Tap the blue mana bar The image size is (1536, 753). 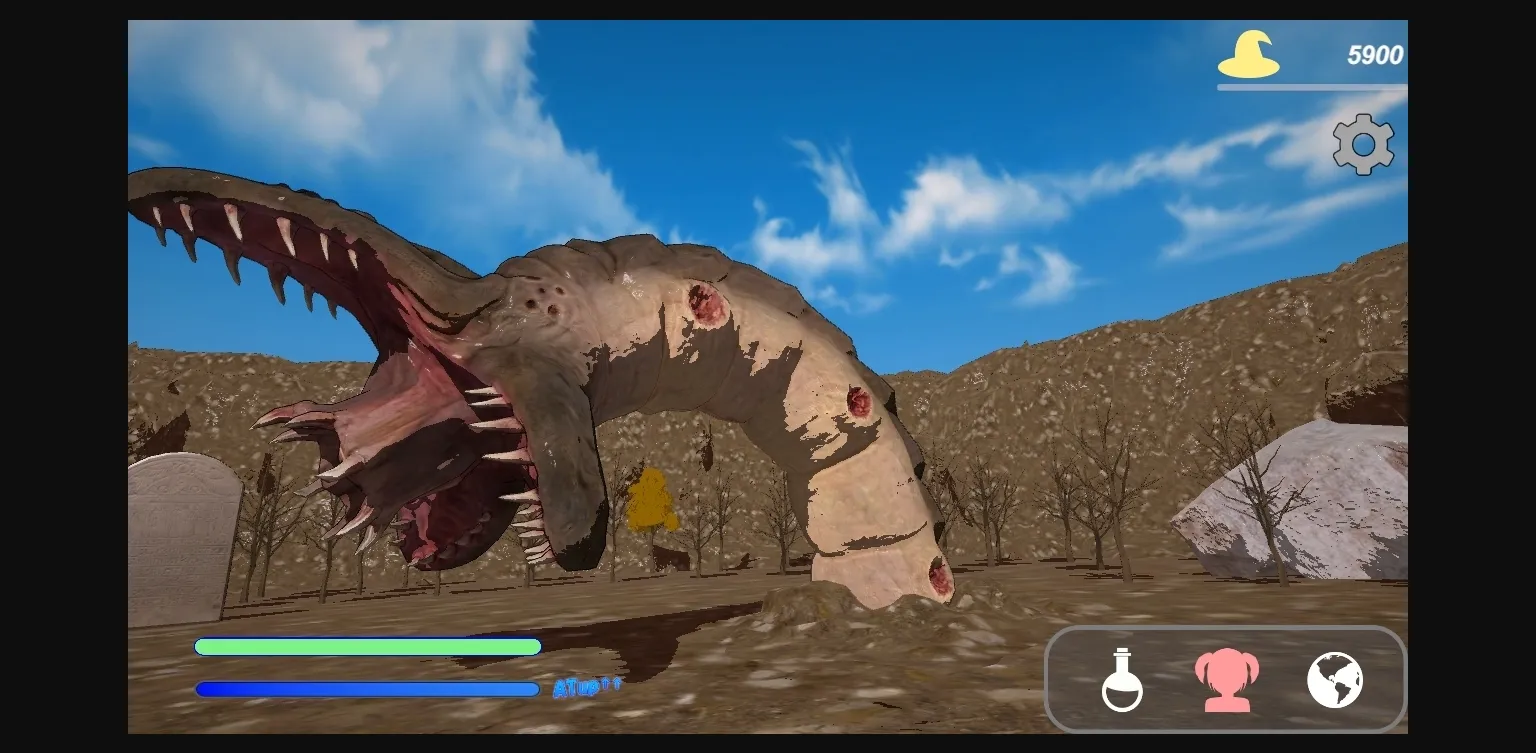point(368,688)
